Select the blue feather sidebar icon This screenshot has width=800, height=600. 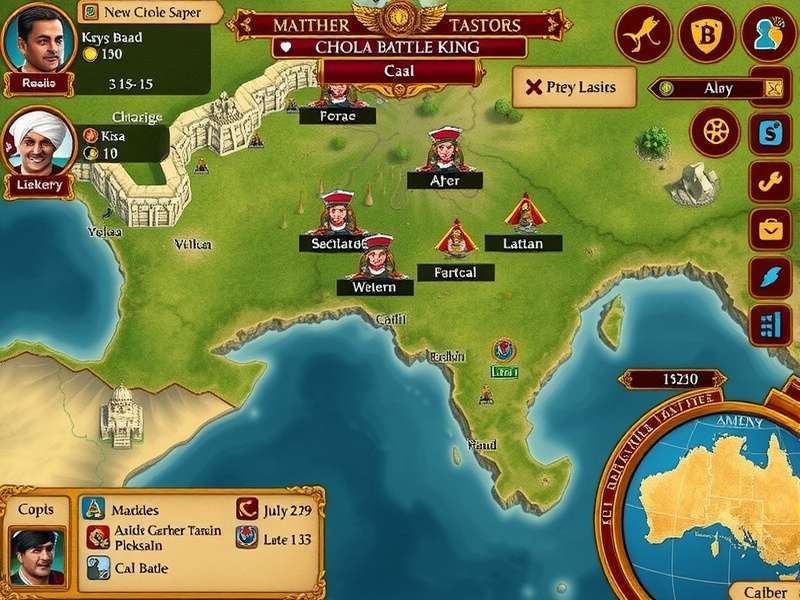pyautogui.click(x=770, y=277)
